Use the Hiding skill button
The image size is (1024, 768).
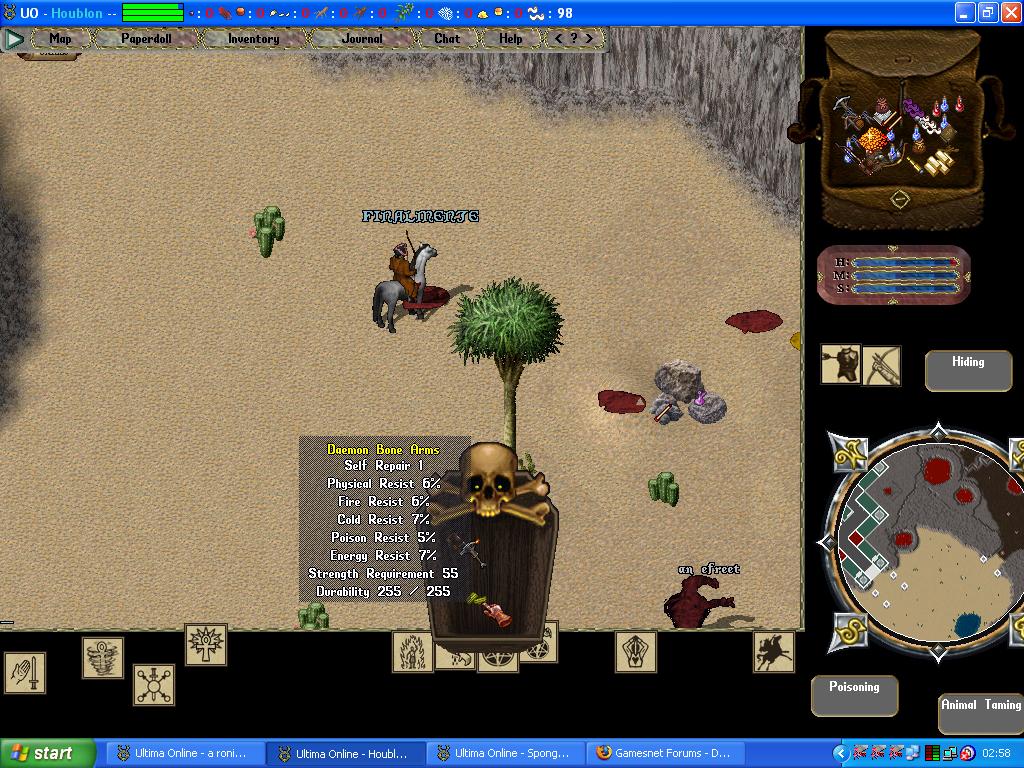[x=967, y=370]
